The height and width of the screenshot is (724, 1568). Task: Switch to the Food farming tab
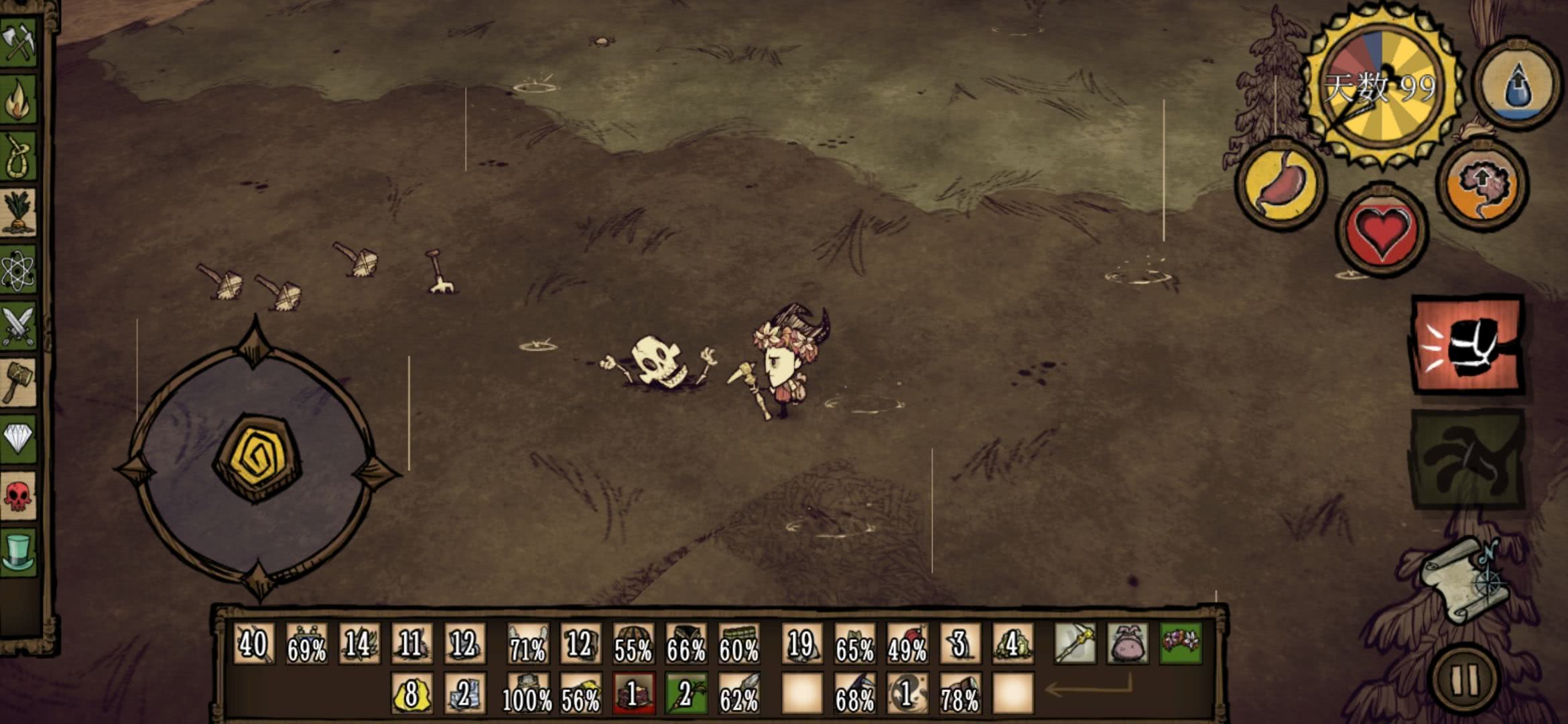[18, 213]
